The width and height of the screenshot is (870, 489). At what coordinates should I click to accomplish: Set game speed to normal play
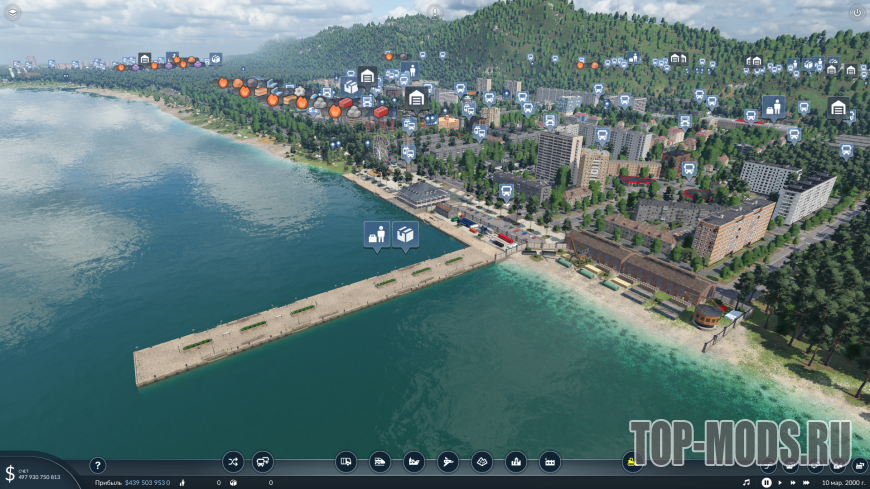[x=781, y=483]
